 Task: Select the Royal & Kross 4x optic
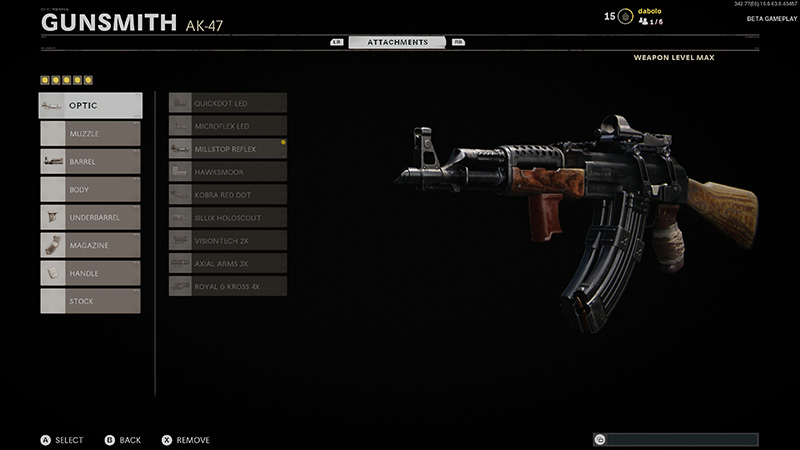point(228,287)
